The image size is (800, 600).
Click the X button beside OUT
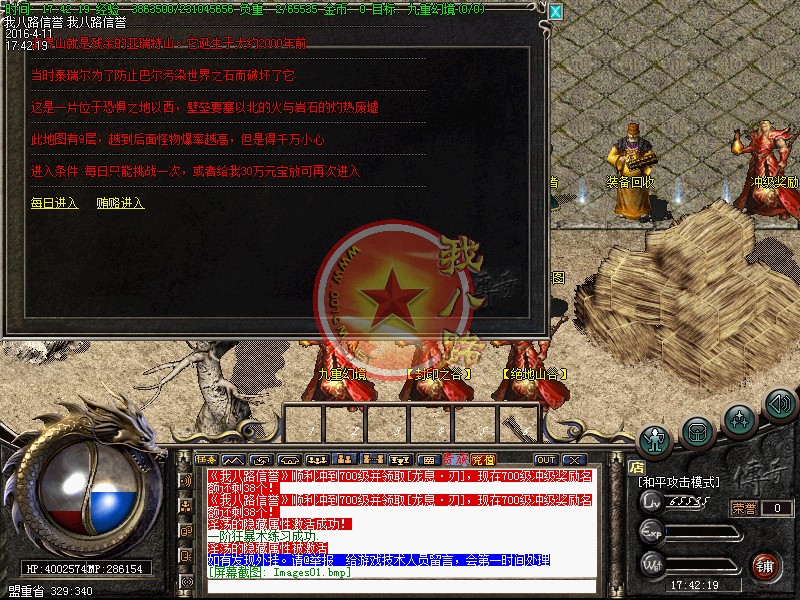(x=573, y=460)
